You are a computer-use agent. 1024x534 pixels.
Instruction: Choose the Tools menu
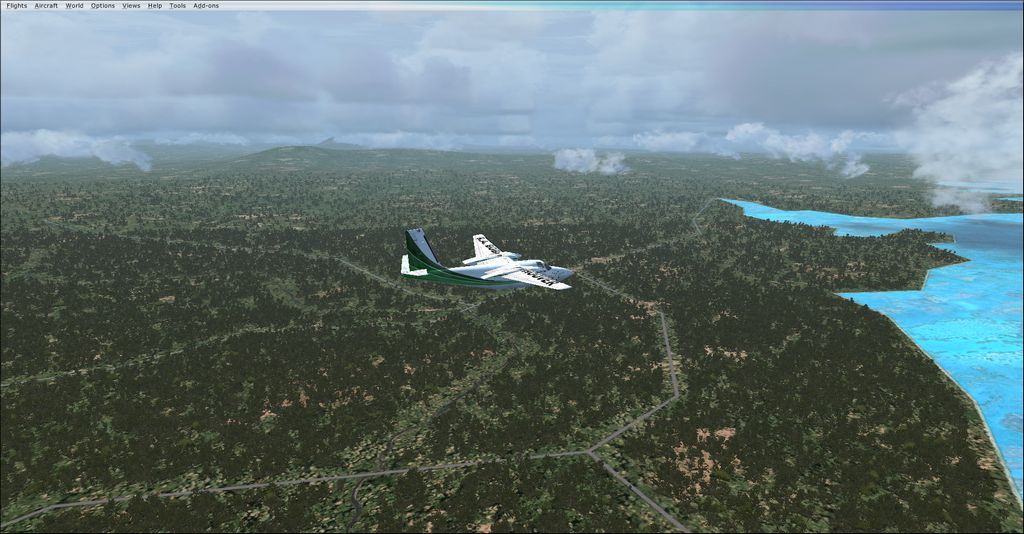(177, 5)
